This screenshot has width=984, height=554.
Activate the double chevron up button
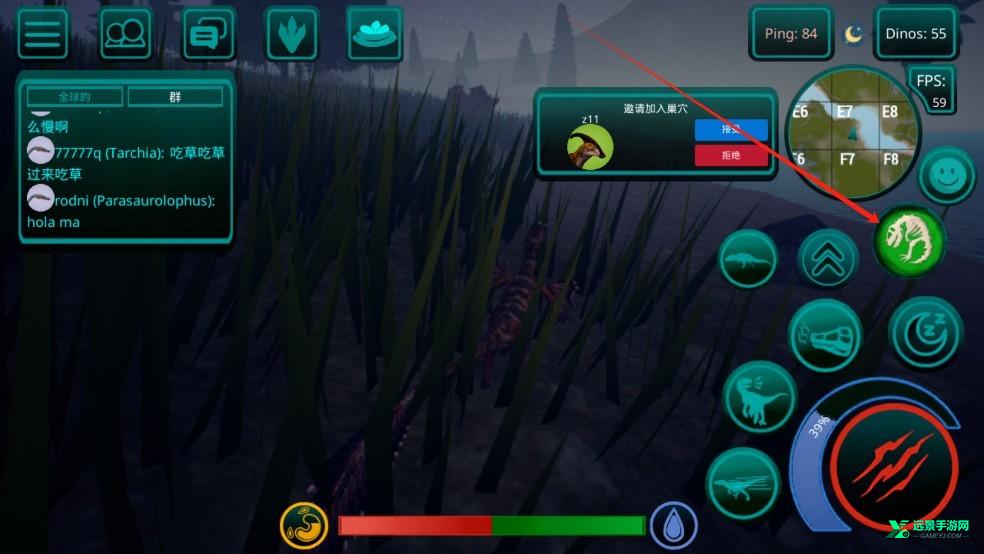pos(828,259)
